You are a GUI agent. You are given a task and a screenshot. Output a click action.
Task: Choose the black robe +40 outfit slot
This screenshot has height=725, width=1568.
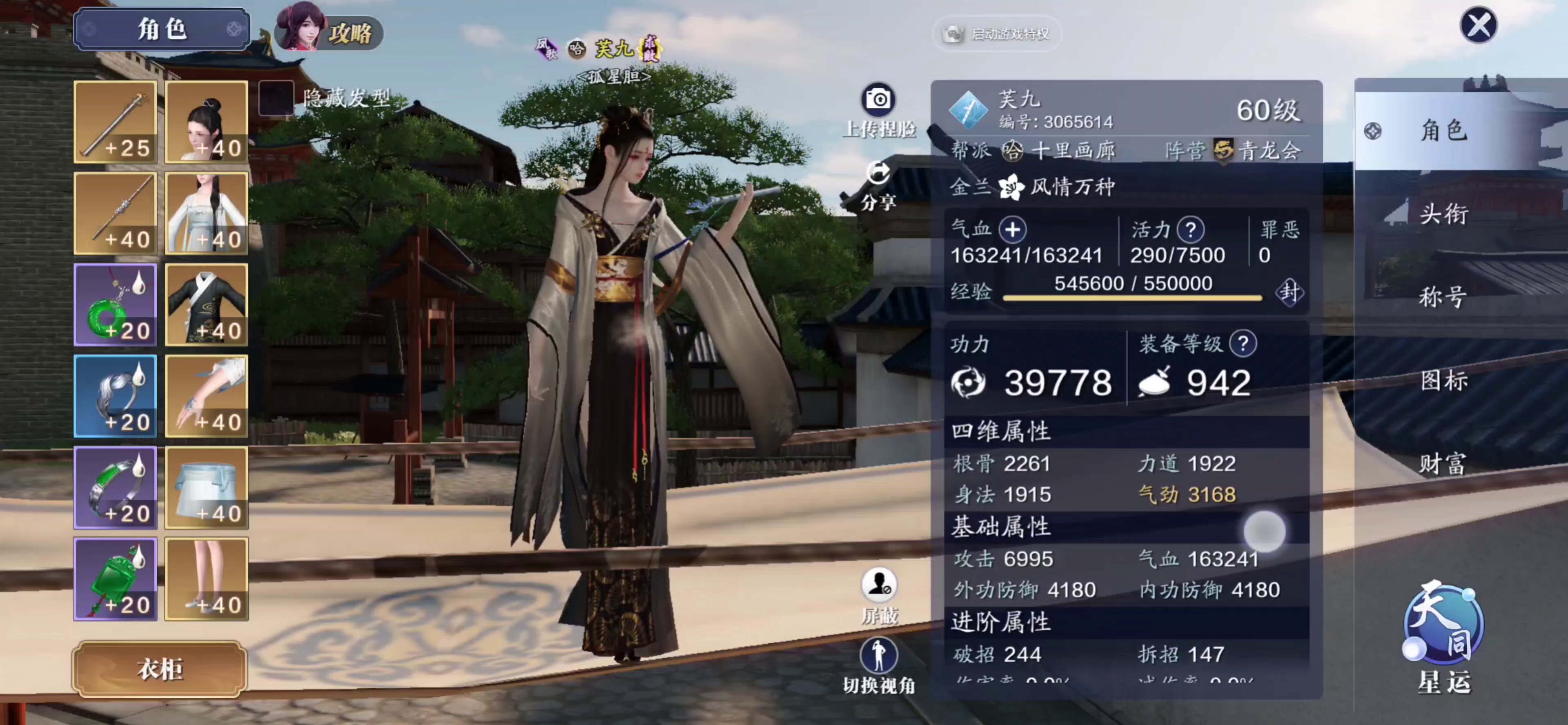[x=206, y=305]
